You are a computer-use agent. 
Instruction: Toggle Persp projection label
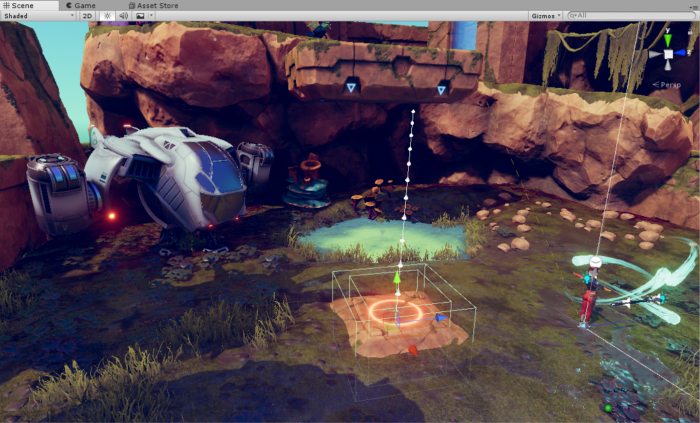coord(667,85)
